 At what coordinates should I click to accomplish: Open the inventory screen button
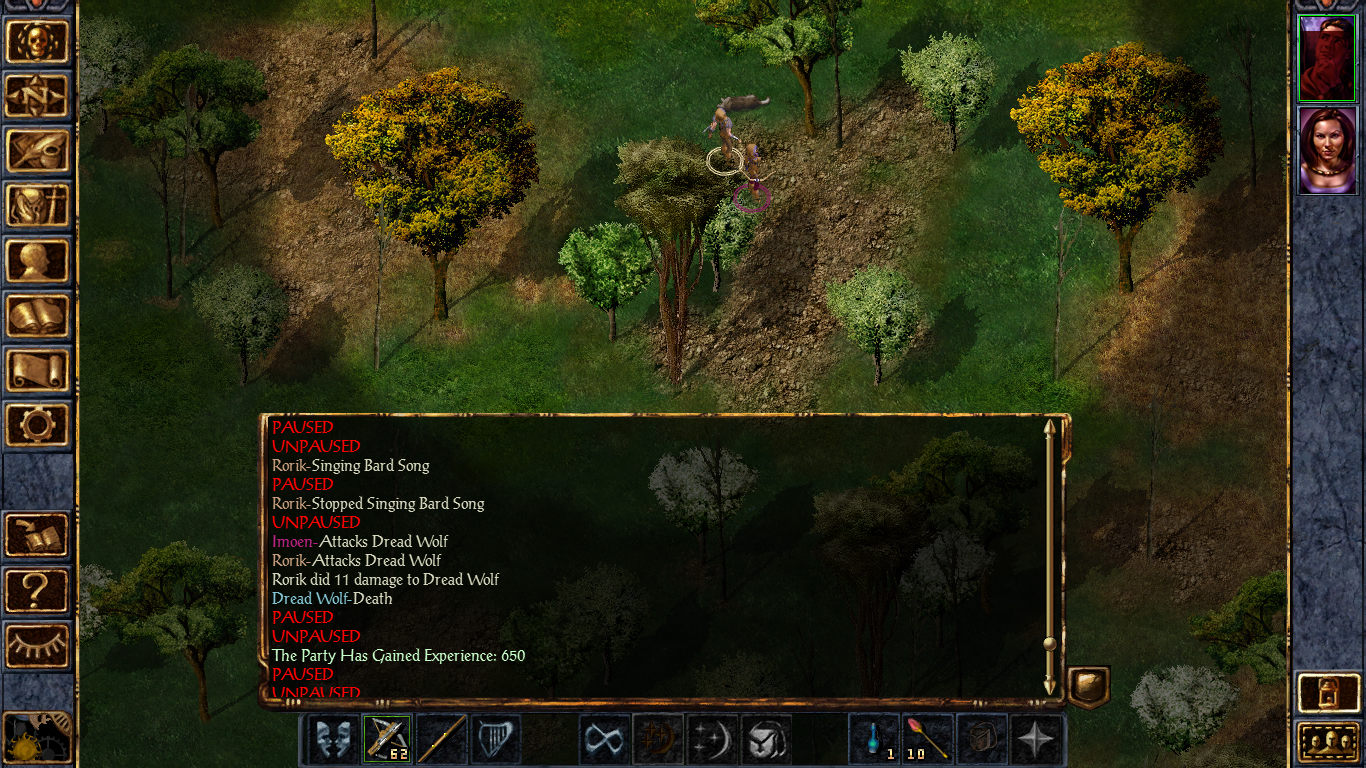point(38,206)
